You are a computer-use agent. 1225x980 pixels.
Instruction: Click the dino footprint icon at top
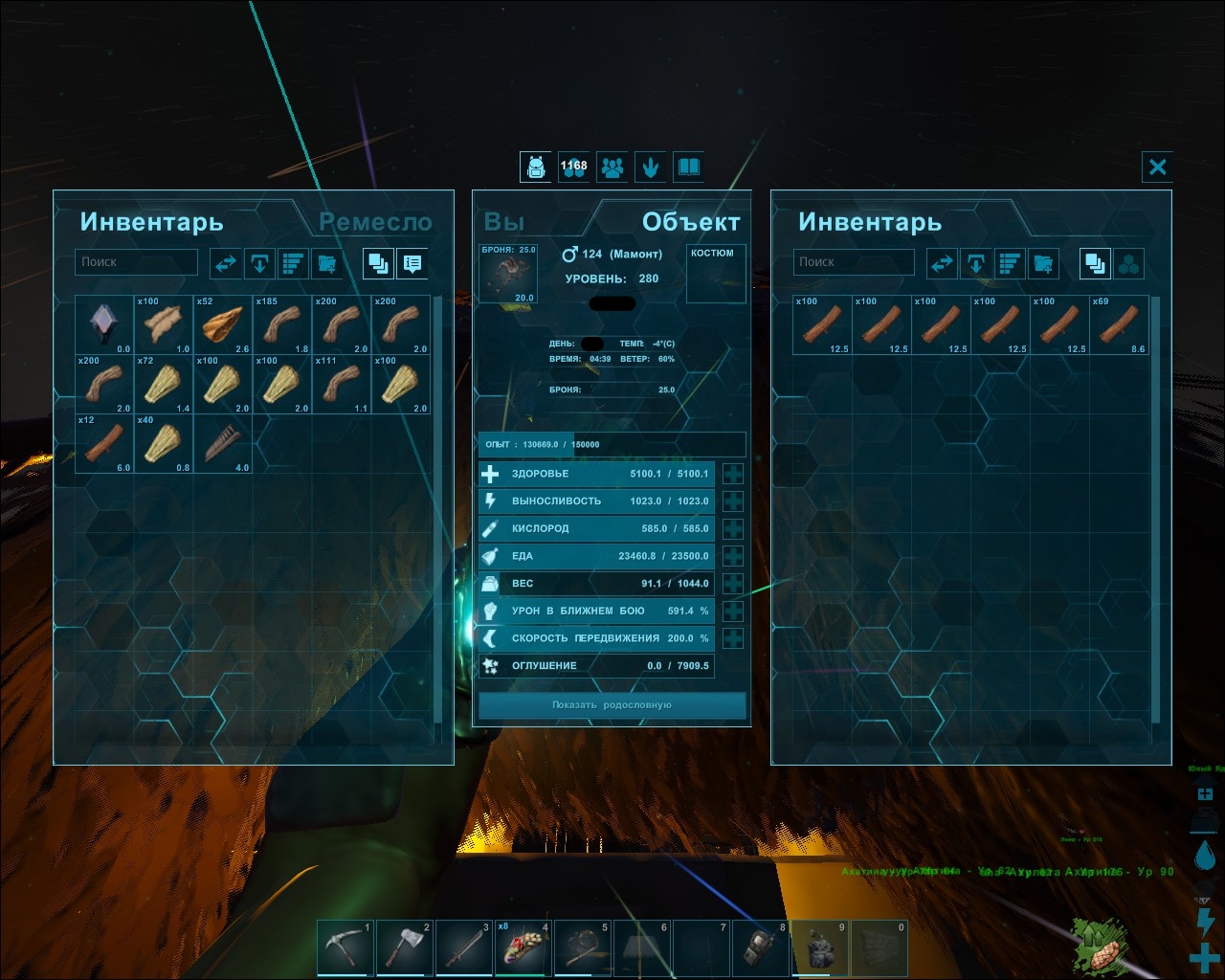pos(651,167)
